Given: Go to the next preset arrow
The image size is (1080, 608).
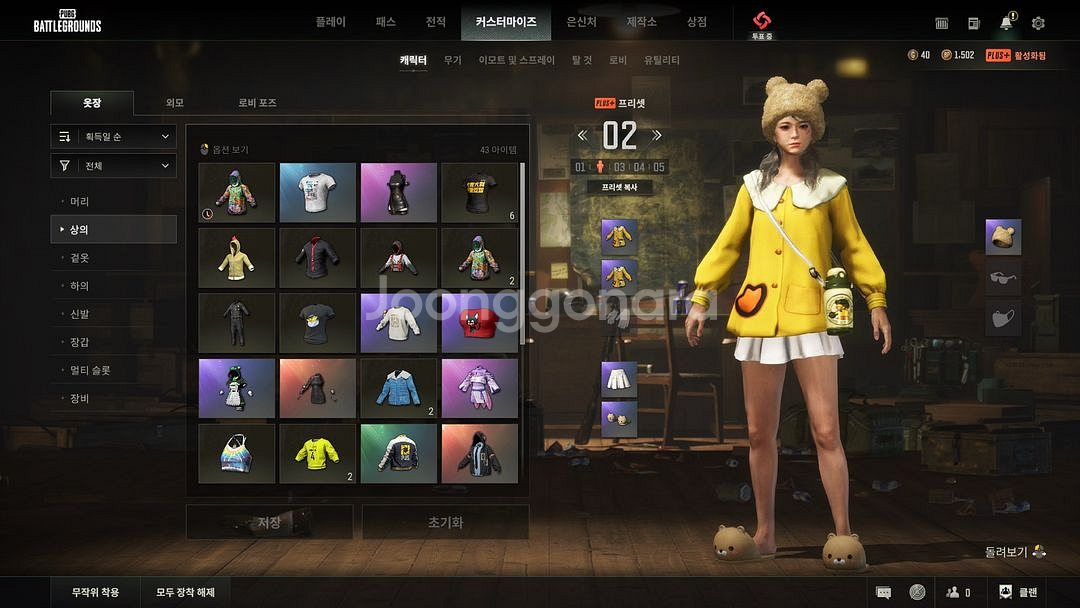Looking at the screenshot, I should click(x=657, y=135).
